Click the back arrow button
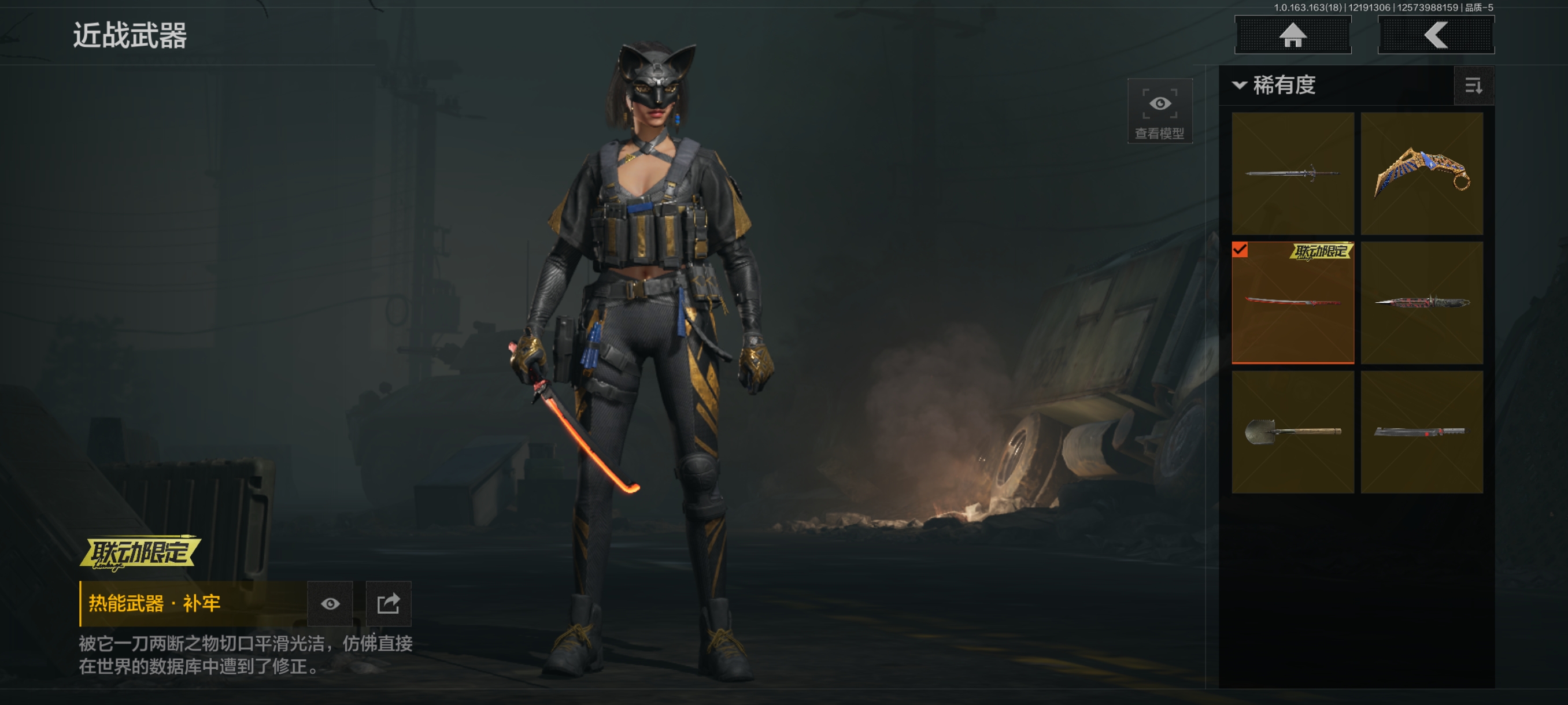The width and height of the screenshot is (1568, 705). click(x=1435, y=35)
